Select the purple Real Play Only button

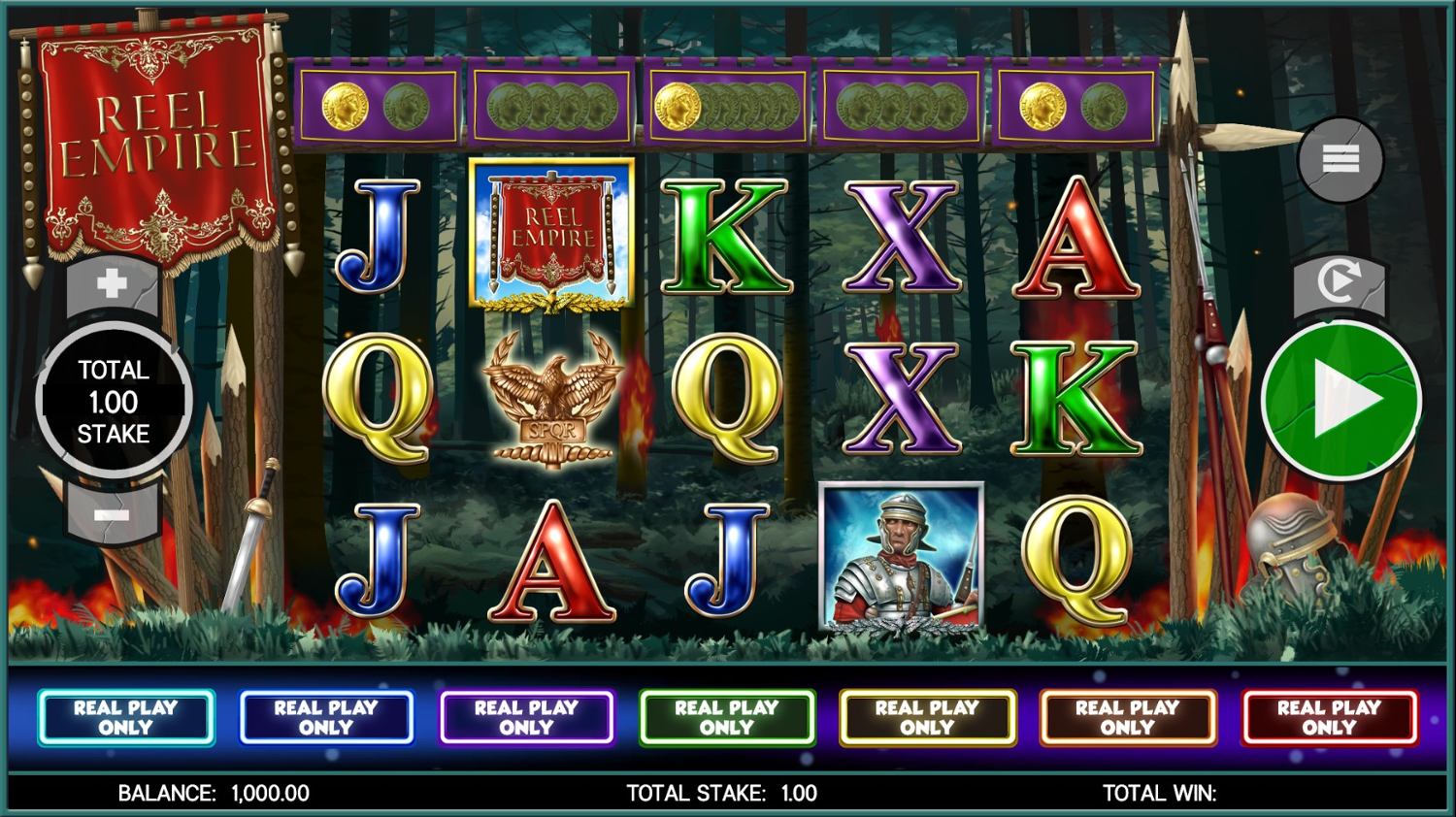click(x=527, y=718)
